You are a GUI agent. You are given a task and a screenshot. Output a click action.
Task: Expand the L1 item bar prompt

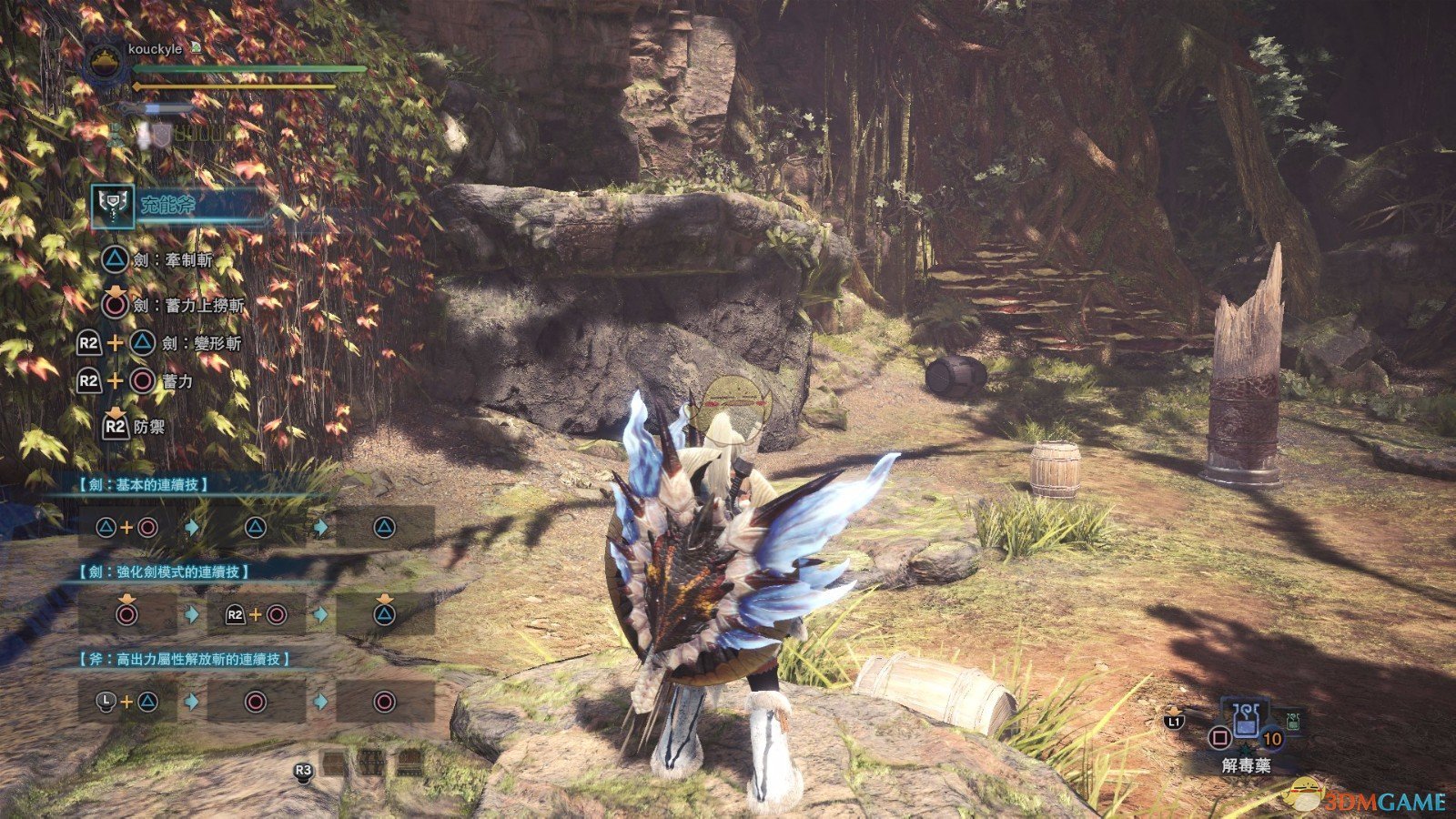pos(1175,722)
